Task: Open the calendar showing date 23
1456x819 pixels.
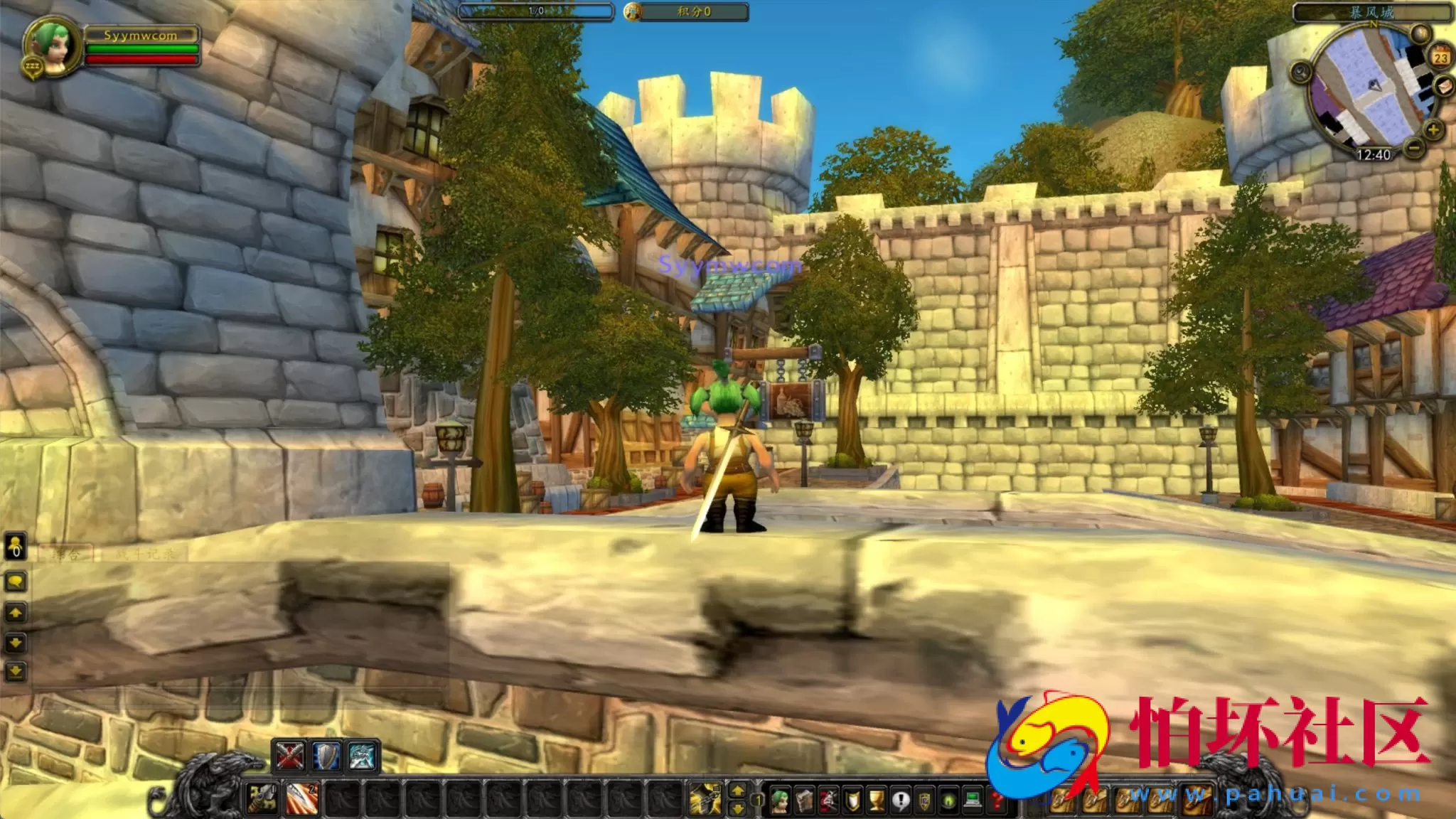Action: point(1440,55)
